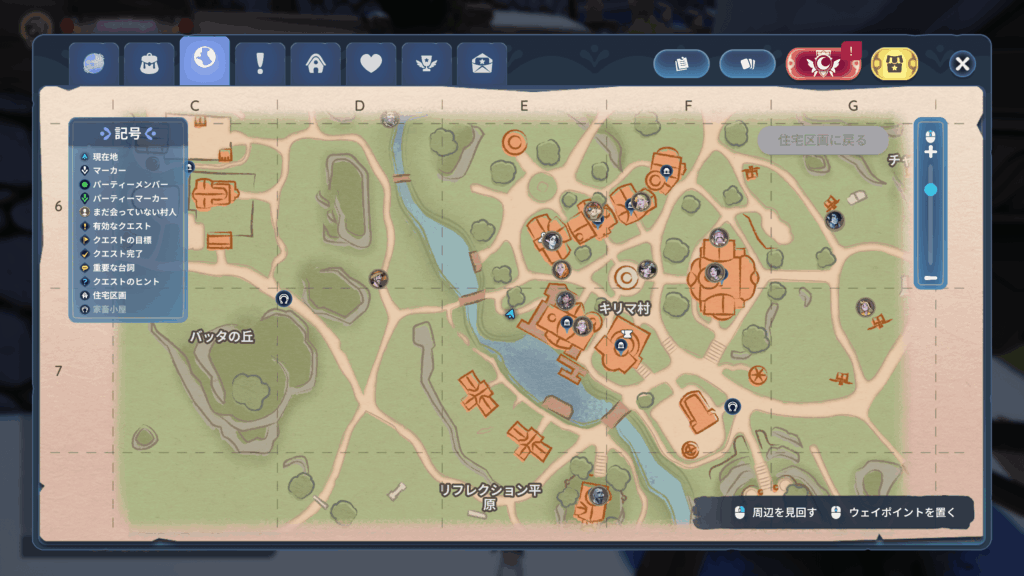Switch to the heart relationships tab

(x=371, y=64)
